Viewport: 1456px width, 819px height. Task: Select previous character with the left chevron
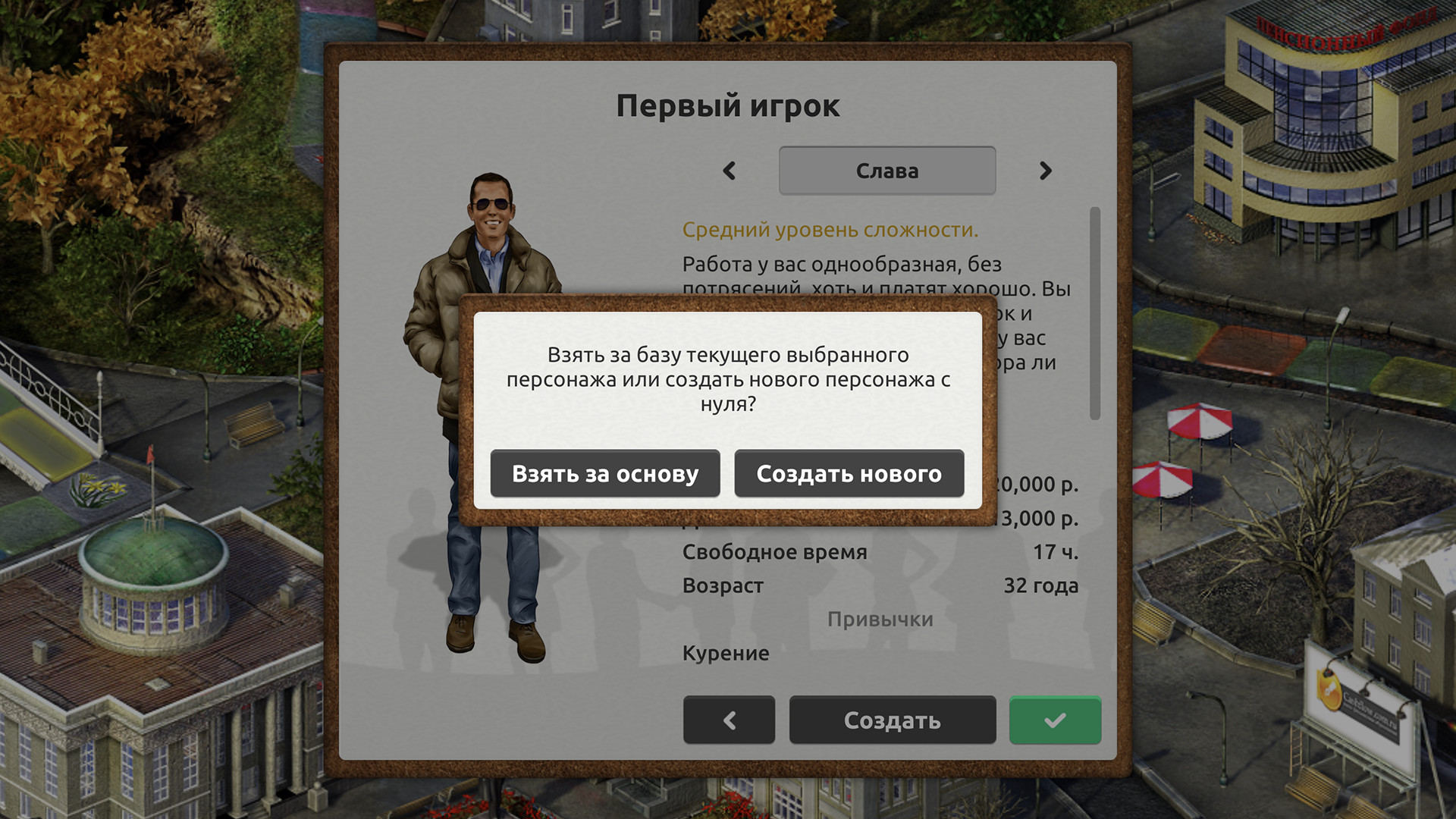[x=730, y=171]
